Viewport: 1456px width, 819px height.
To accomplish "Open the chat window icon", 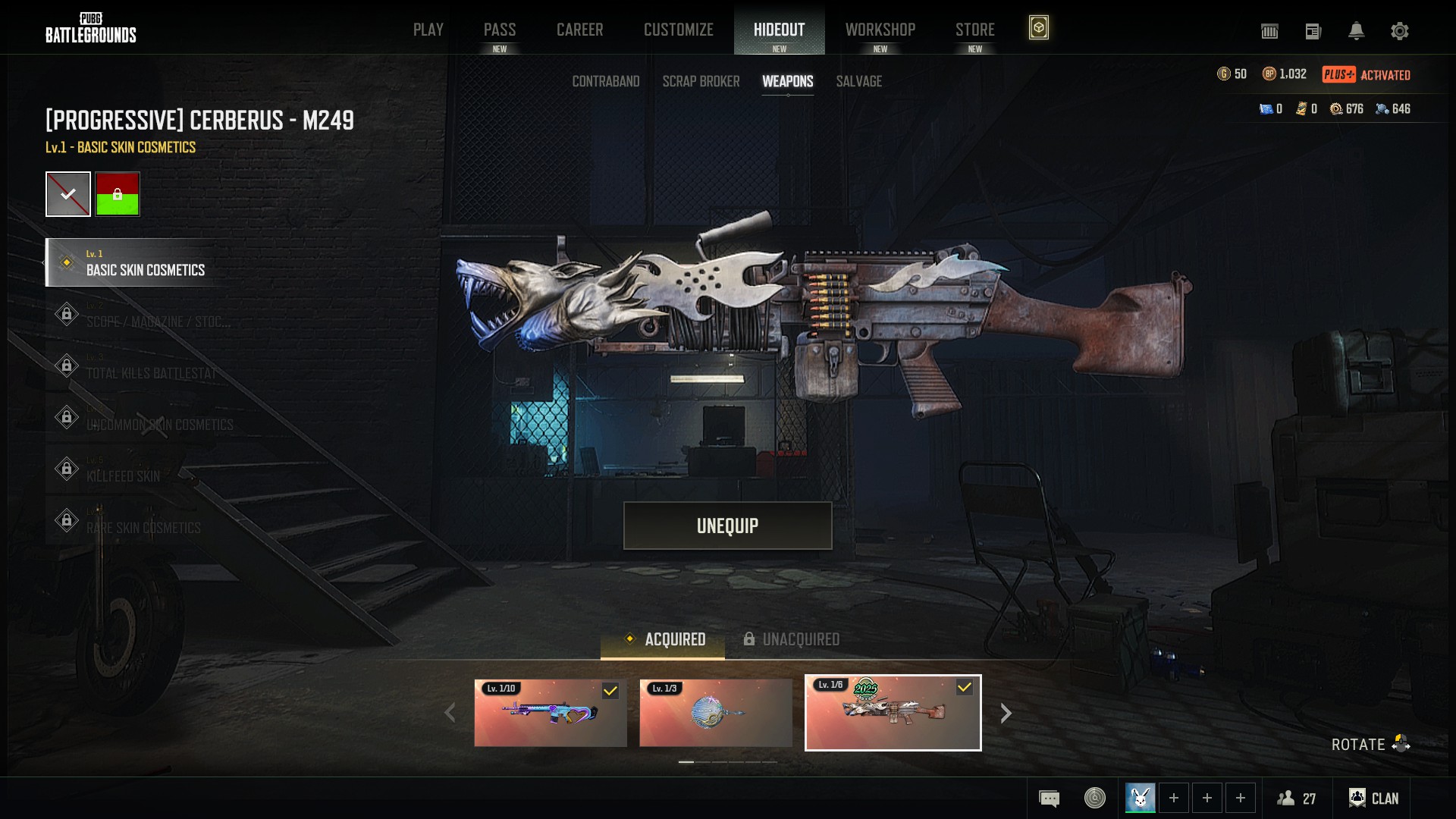I will click(x=1049, y=798).
